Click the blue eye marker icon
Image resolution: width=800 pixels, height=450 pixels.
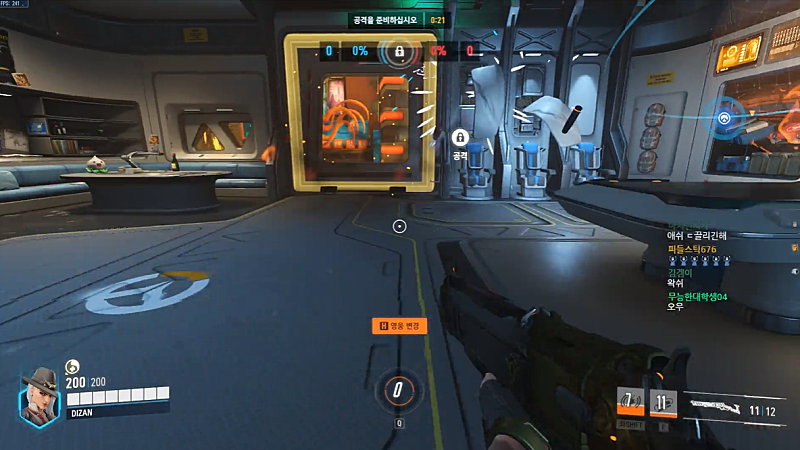[x=723, y=118]
